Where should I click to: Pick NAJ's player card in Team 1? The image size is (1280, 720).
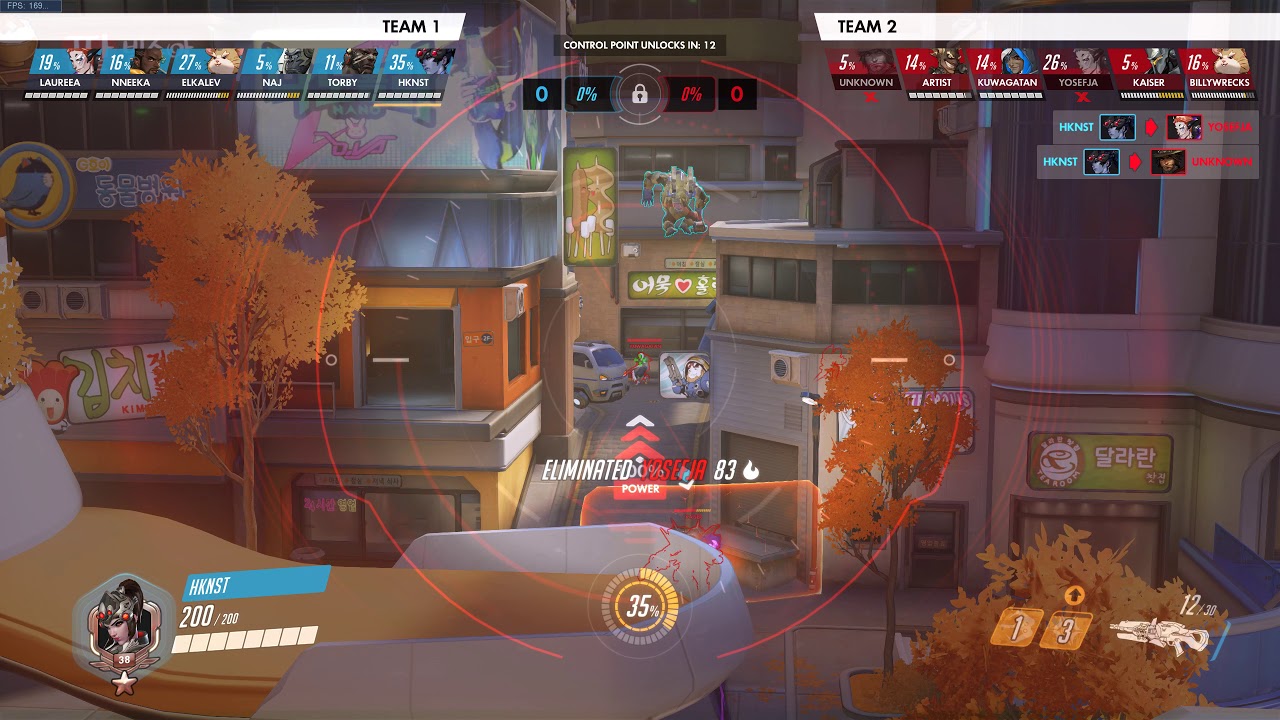(271, 70)
